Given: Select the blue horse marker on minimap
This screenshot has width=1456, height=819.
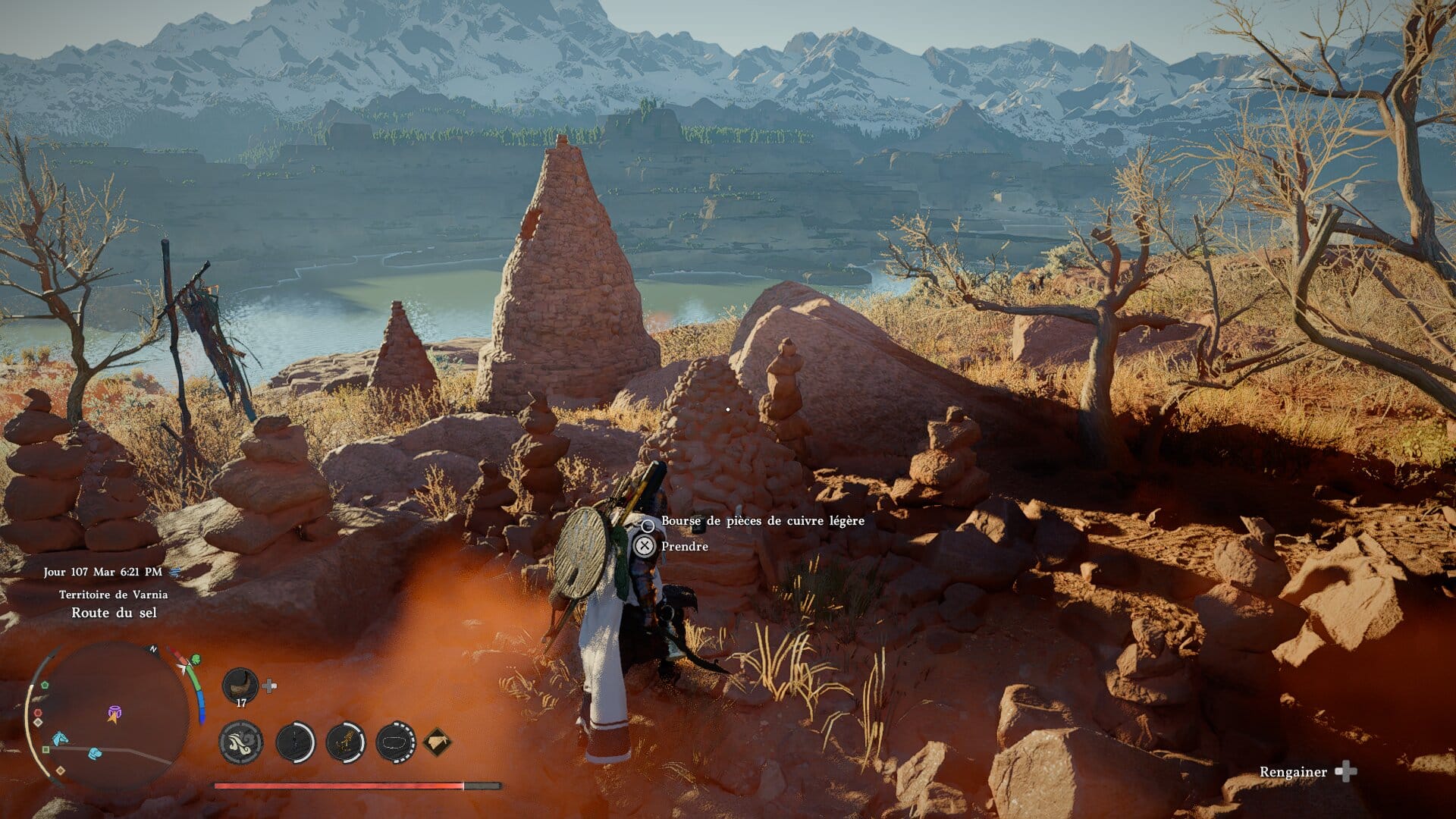Looking at the screenshot, I should [59, 738].
